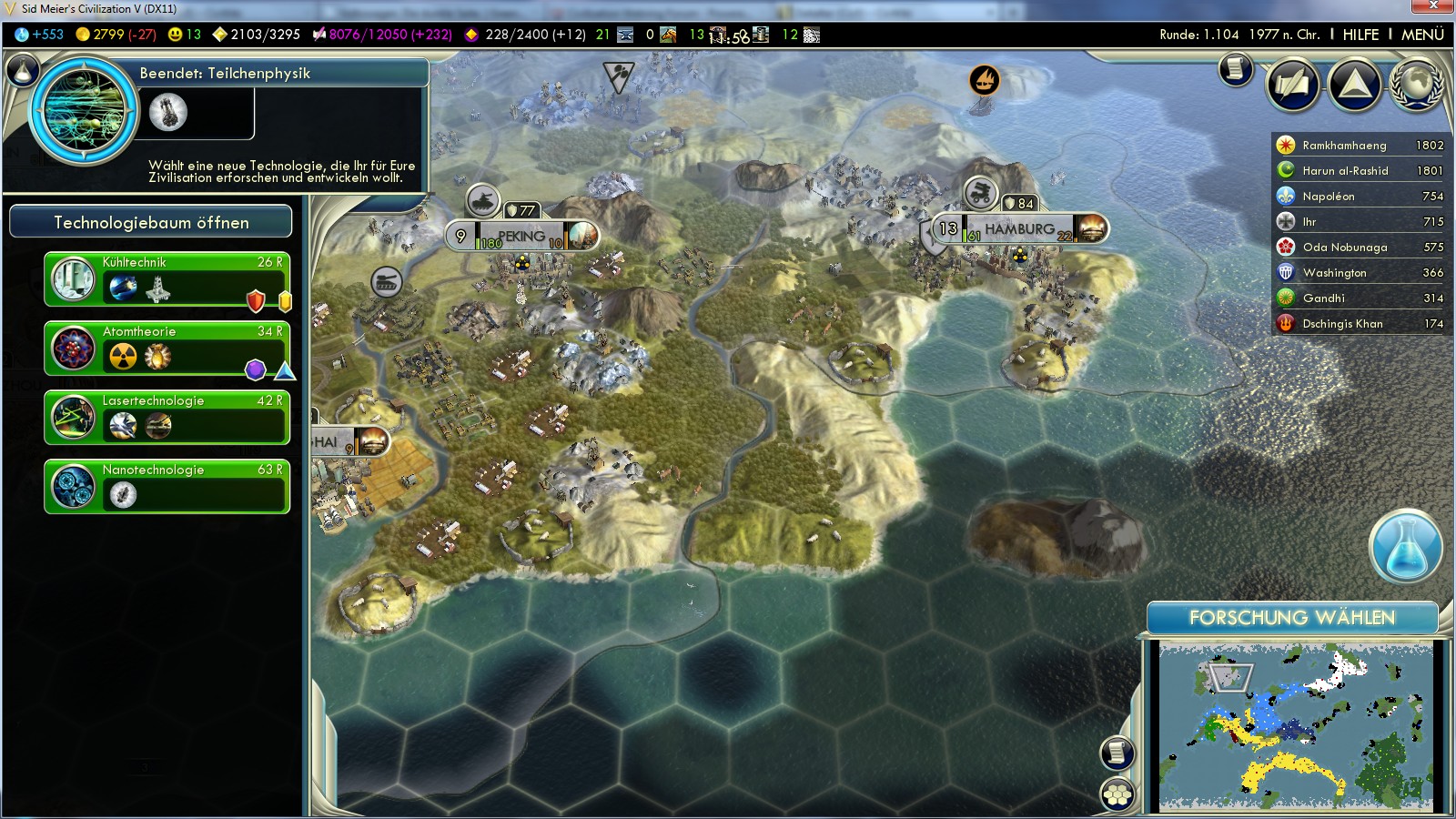Click the Forschung Wählen notification button

1291,618
